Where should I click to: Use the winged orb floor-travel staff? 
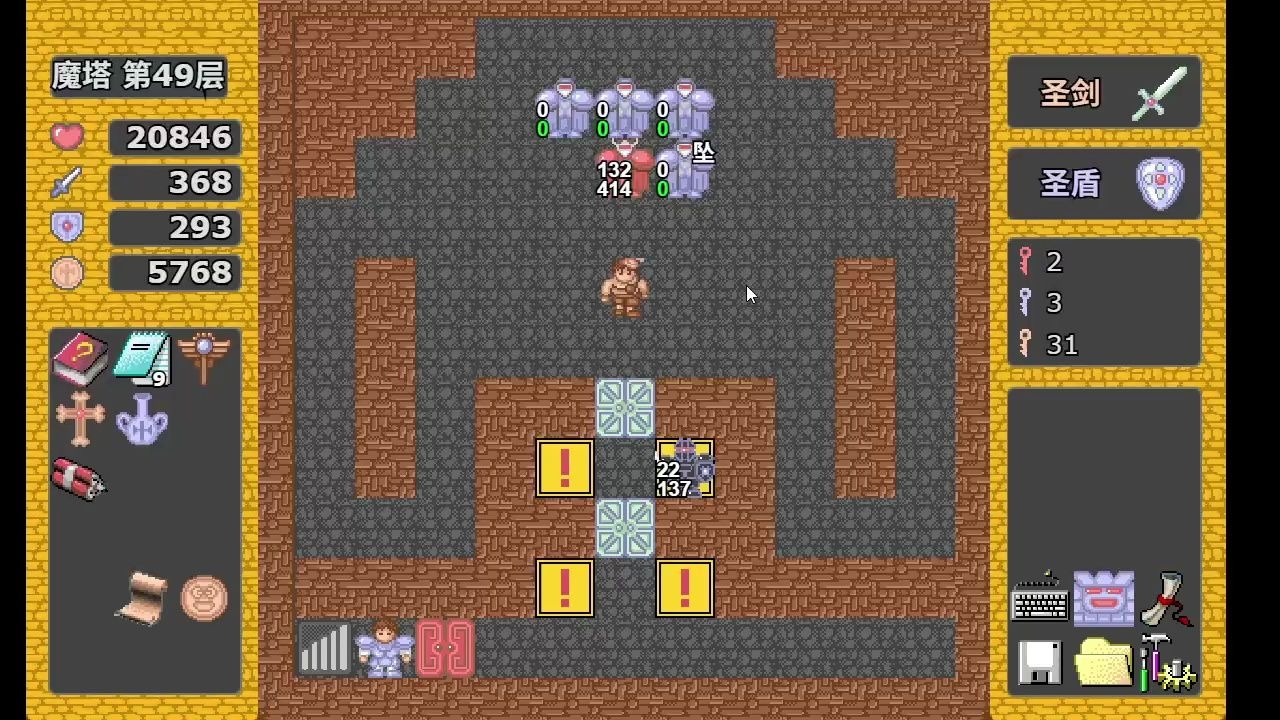pyautogui.click(x=205, y=357)
